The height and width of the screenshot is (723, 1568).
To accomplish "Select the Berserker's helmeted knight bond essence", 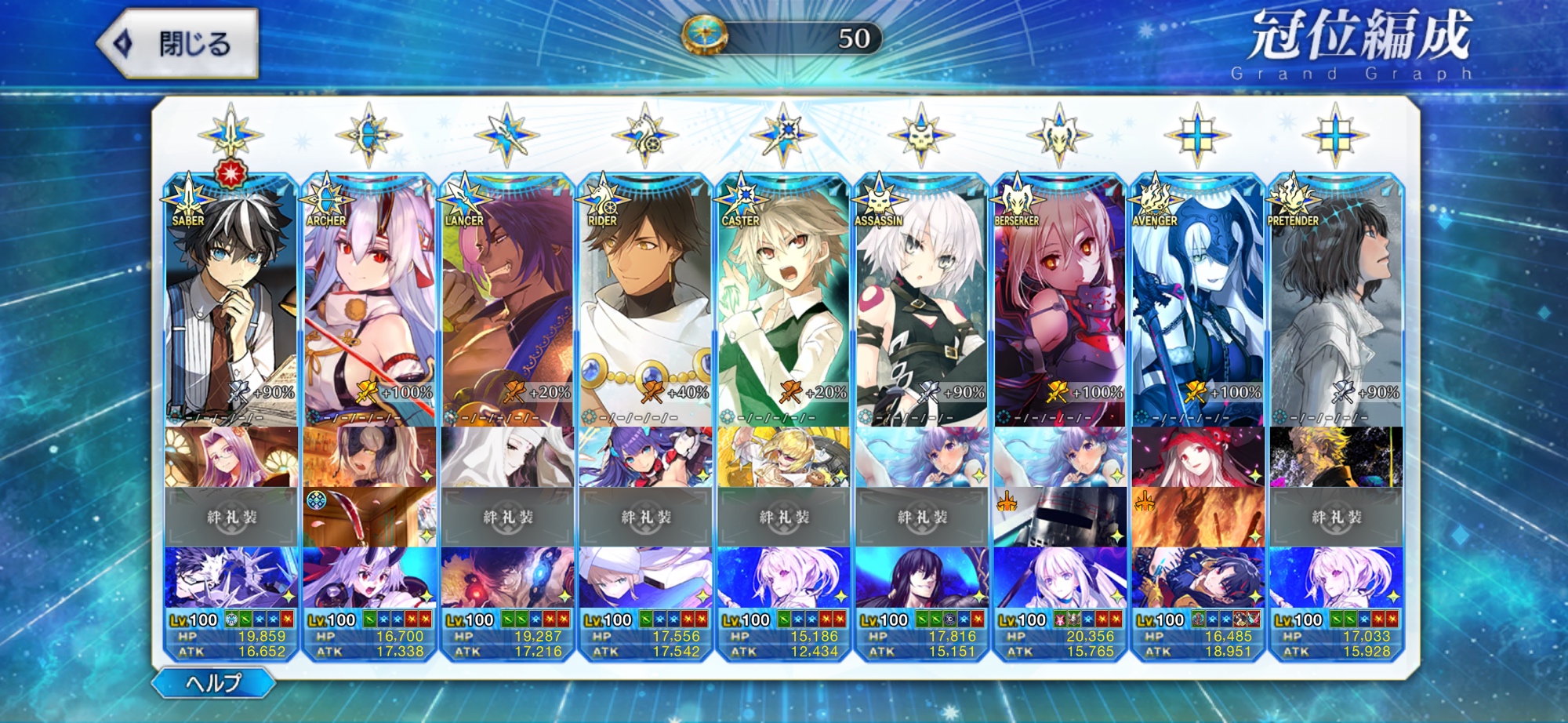I will pos(1059,517).
